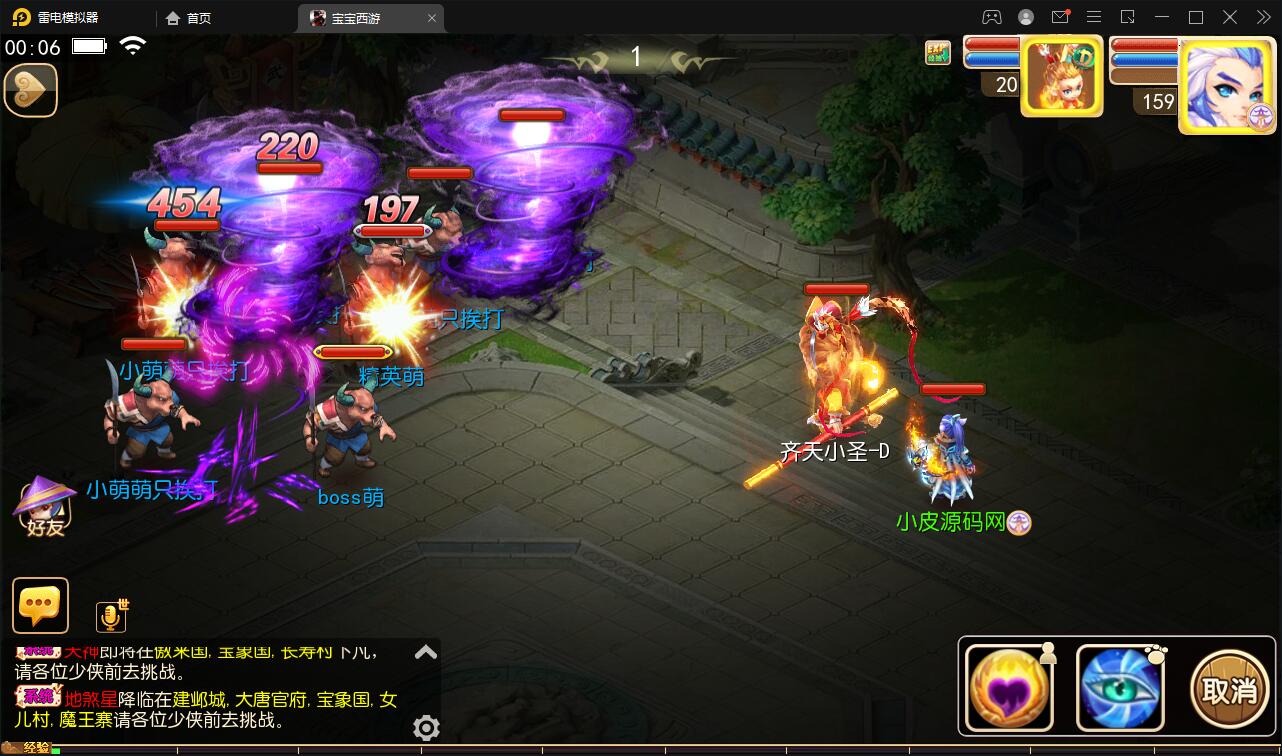Click the green 经验 experience bar

(60, 748)
